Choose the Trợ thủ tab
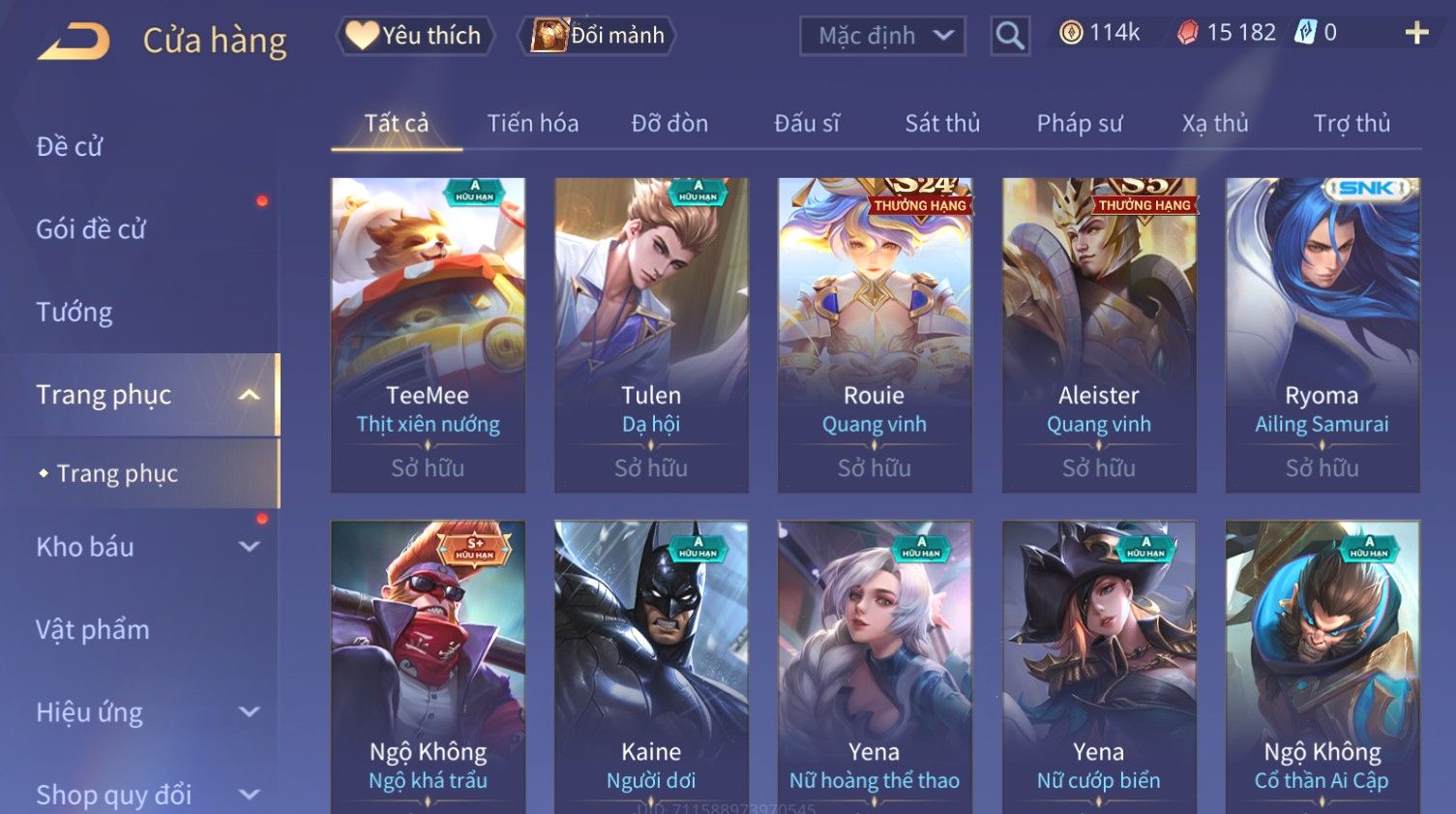Screen dimensions: 1456x814 tap(1352, 124)
